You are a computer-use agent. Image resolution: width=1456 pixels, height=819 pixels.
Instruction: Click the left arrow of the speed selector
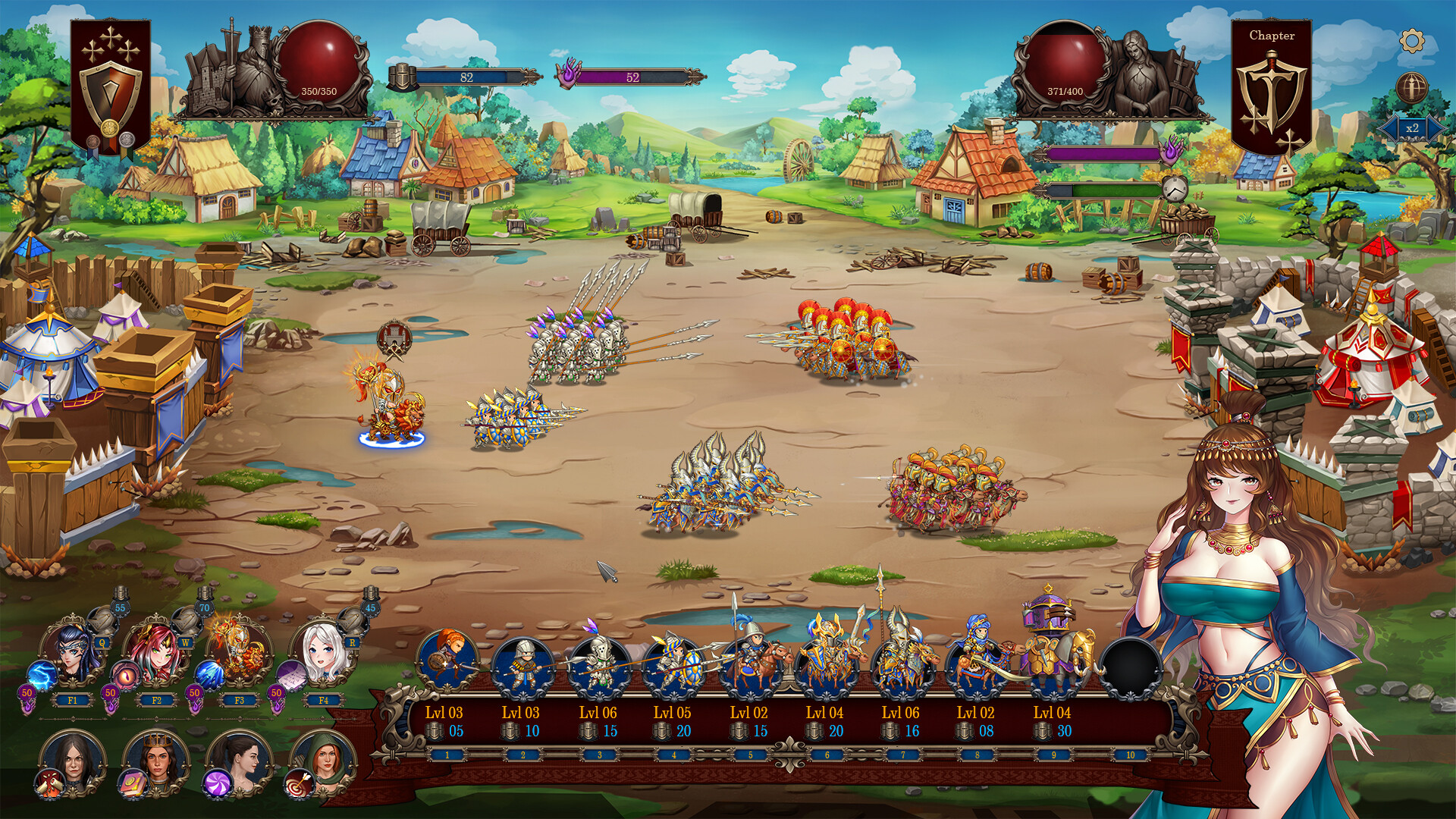pos(1391,128)
